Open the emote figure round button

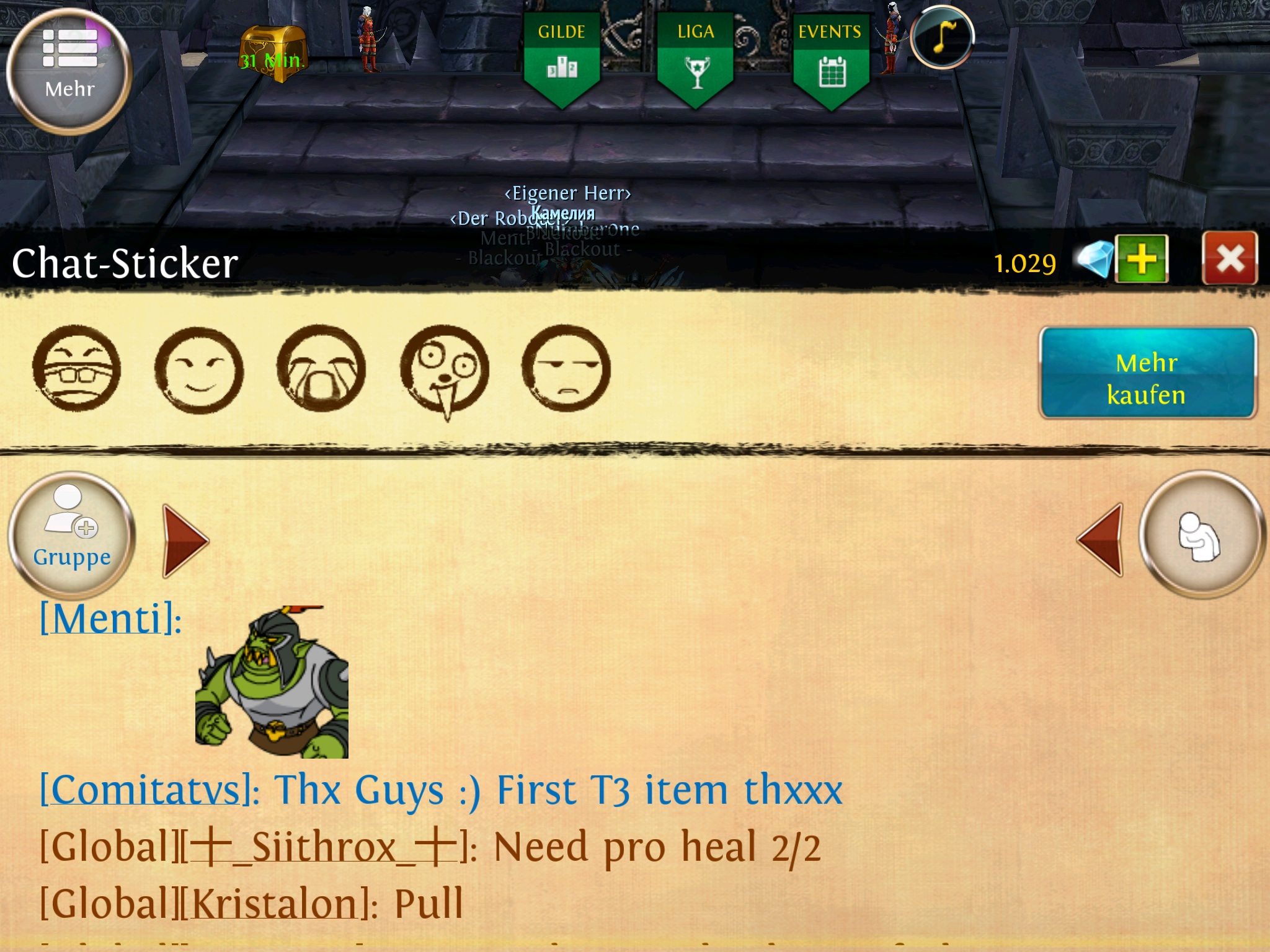(x=1202, y=534)
